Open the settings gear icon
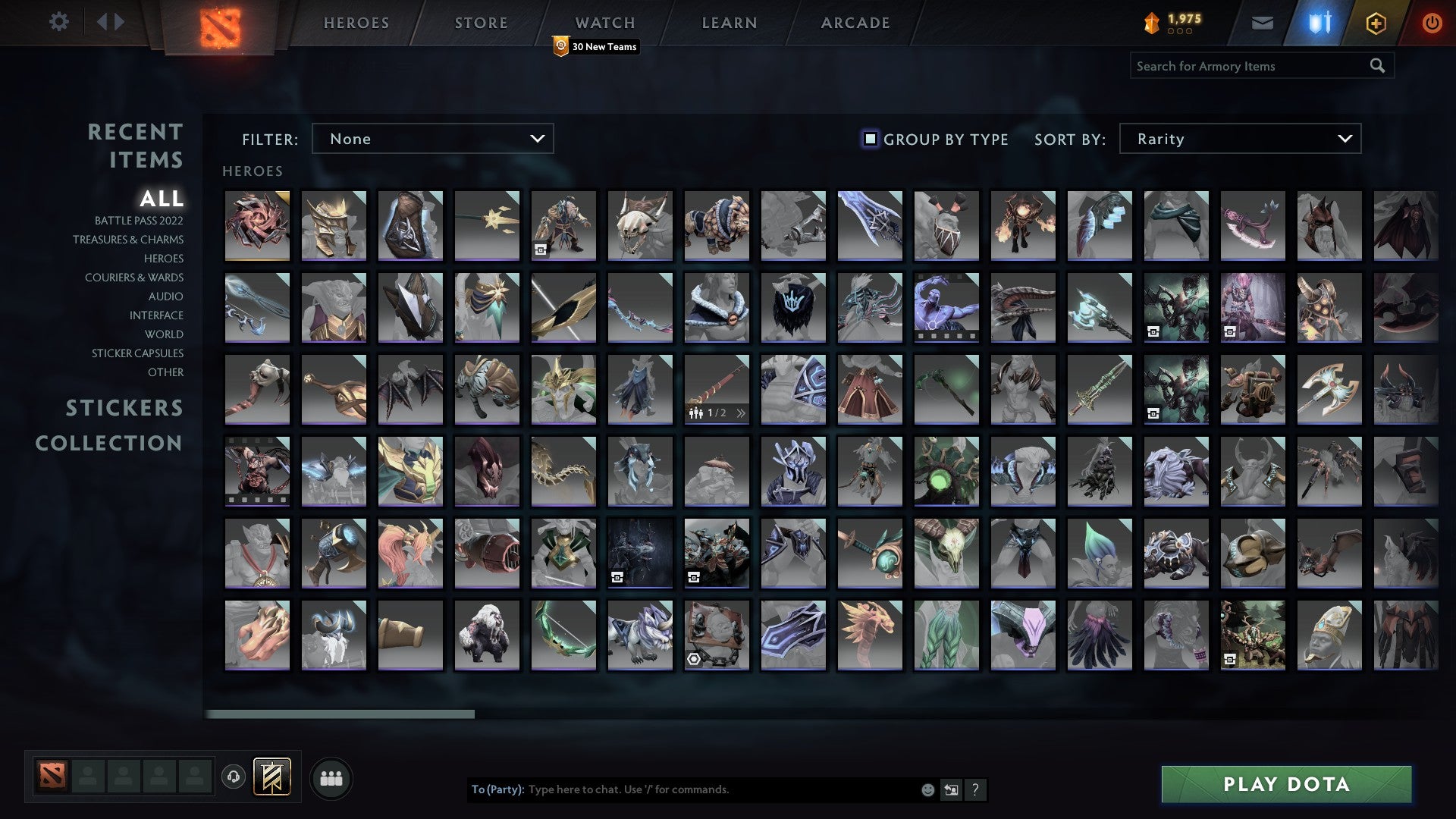Image resolution: width=1456 pixels, height=819 pixels. pos(59,22)
